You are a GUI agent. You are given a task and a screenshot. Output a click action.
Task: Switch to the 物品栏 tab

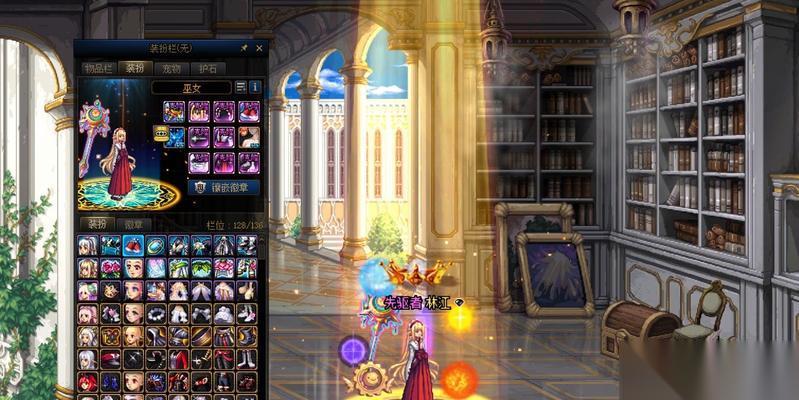(x=100, y=68)
